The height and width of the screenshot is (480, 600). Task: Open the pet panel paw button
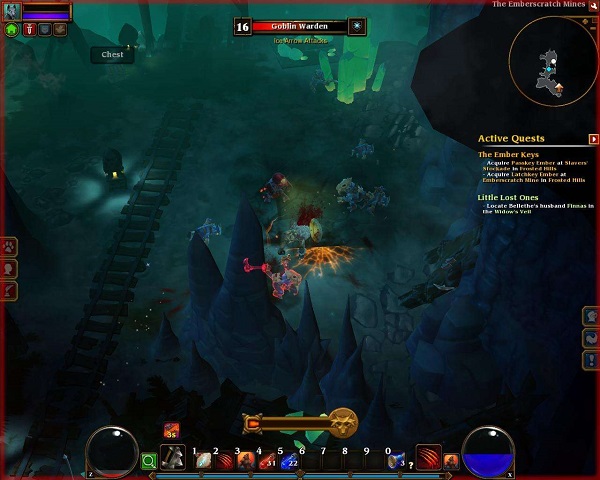(x=9, y=245)
